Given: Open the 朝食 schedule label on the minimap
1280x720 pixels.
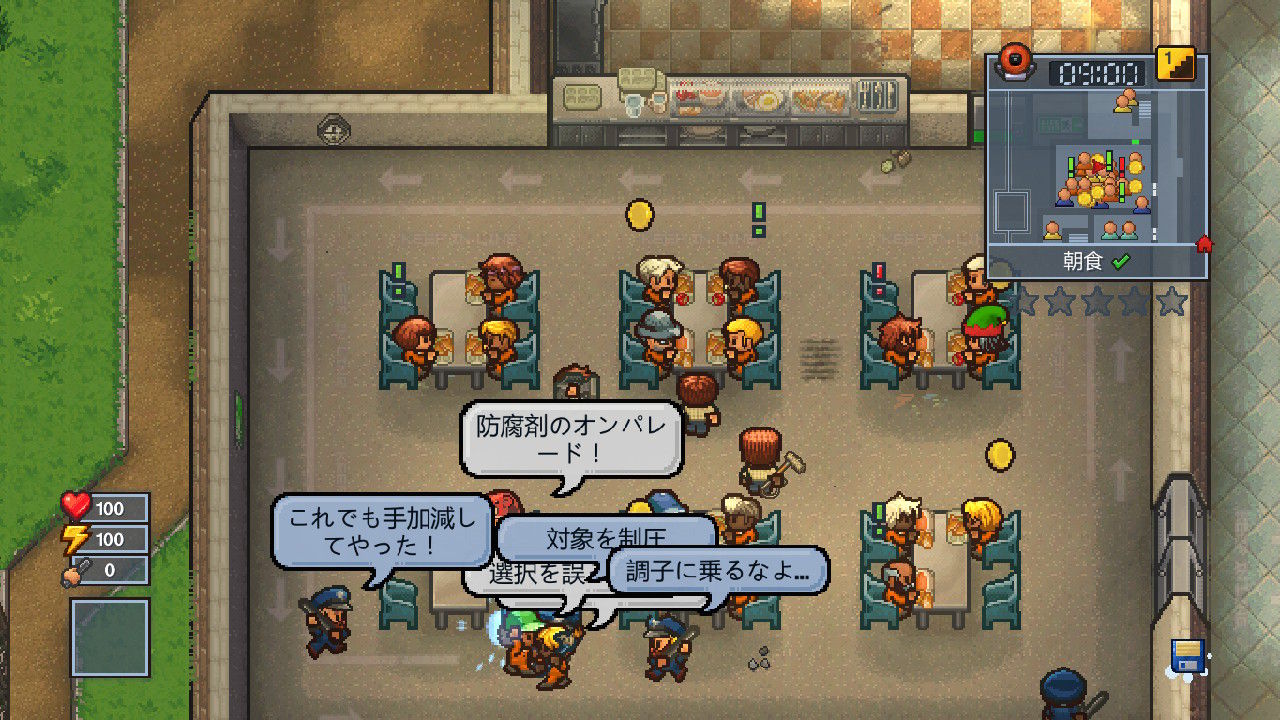Looking at the screenshot, I should pyautogui.click(x=1083, y=261).
